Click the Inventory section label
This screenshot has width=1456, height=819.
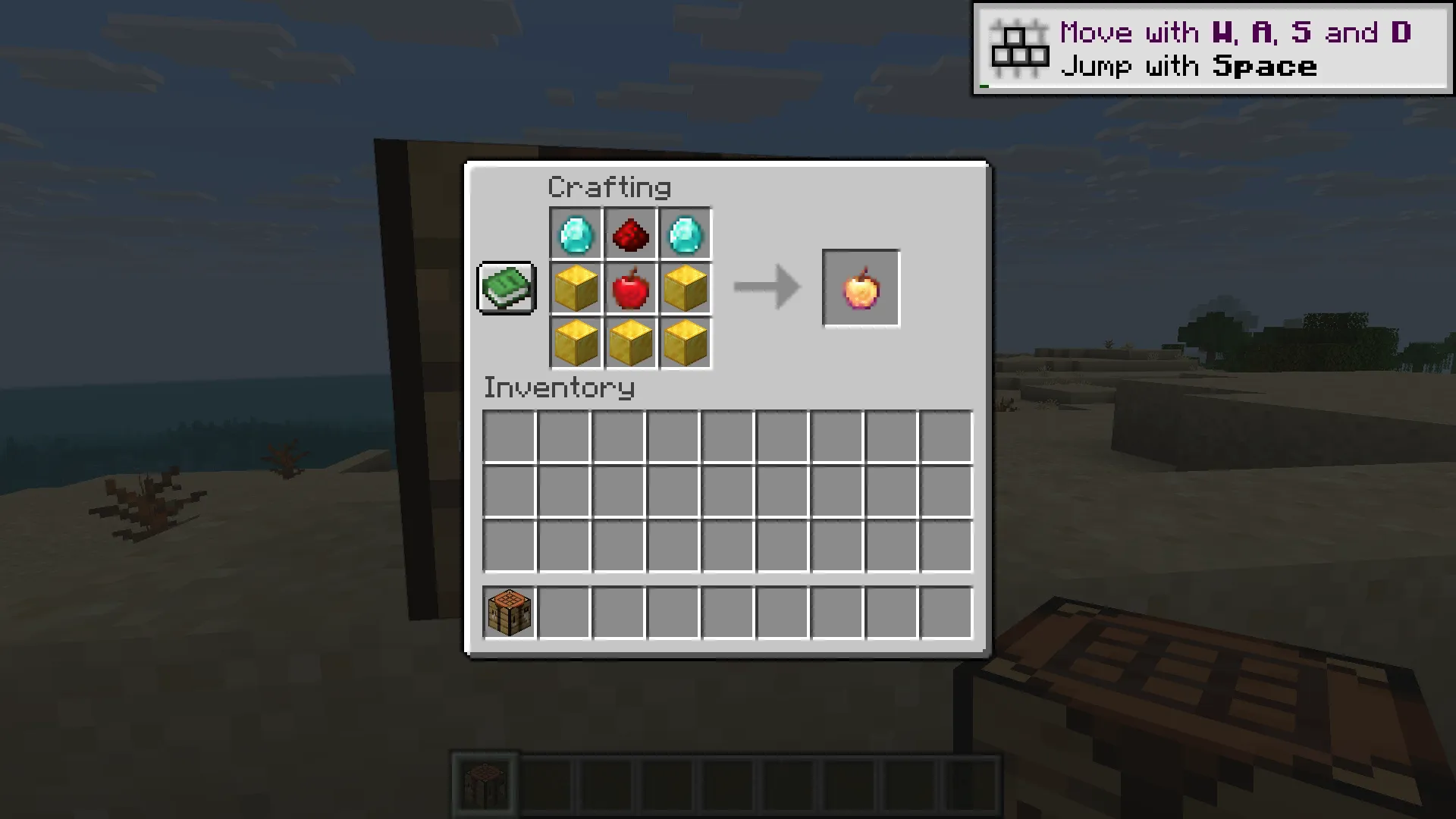pyautogui.click(x=559, y=388)
